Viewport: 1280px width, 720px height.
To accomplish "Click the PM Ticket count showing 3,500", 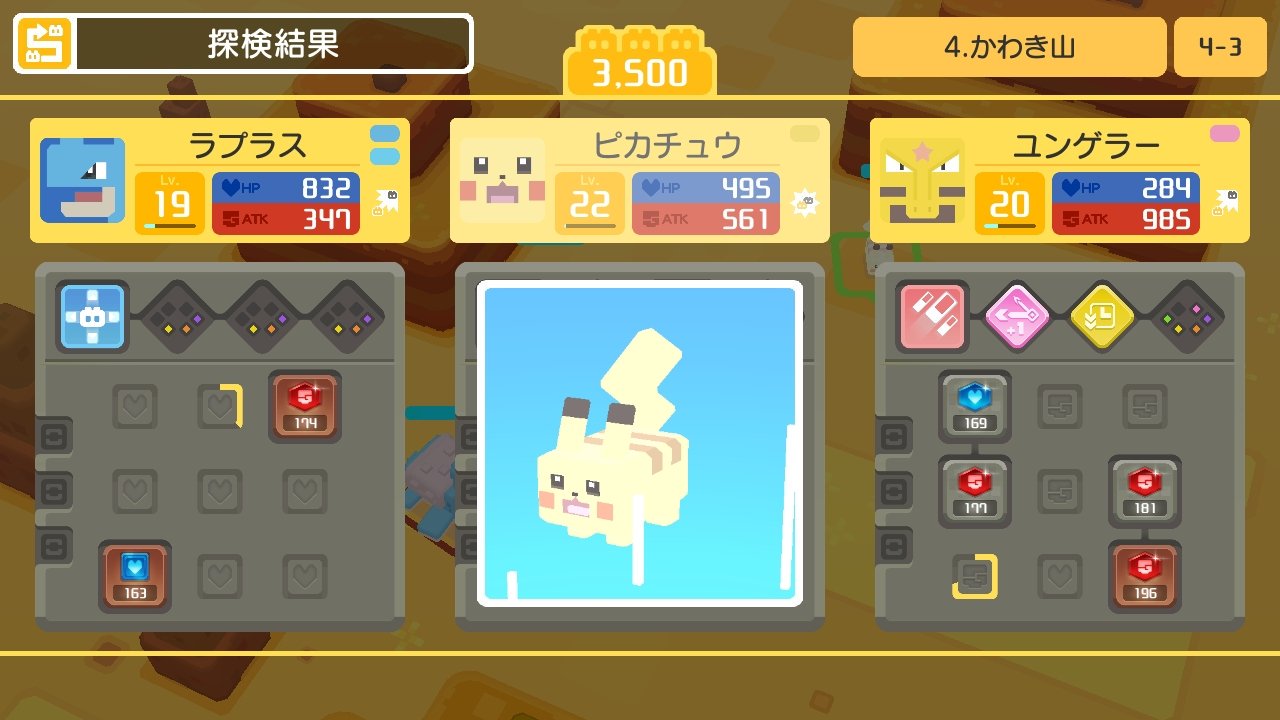I will pyautogui.click(x=639, y=57).
